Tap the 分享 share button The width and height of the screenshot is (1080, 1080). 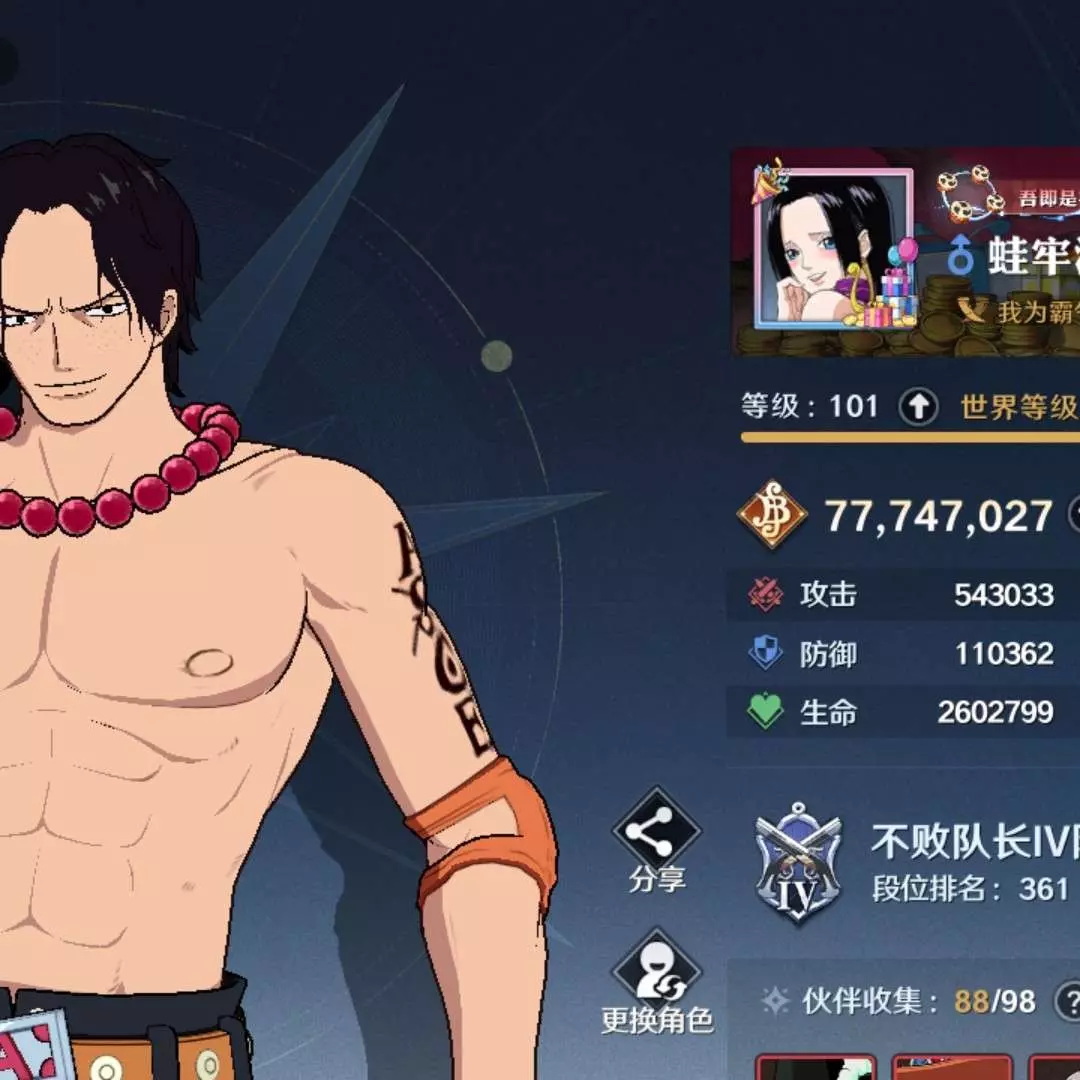[657, 838]
